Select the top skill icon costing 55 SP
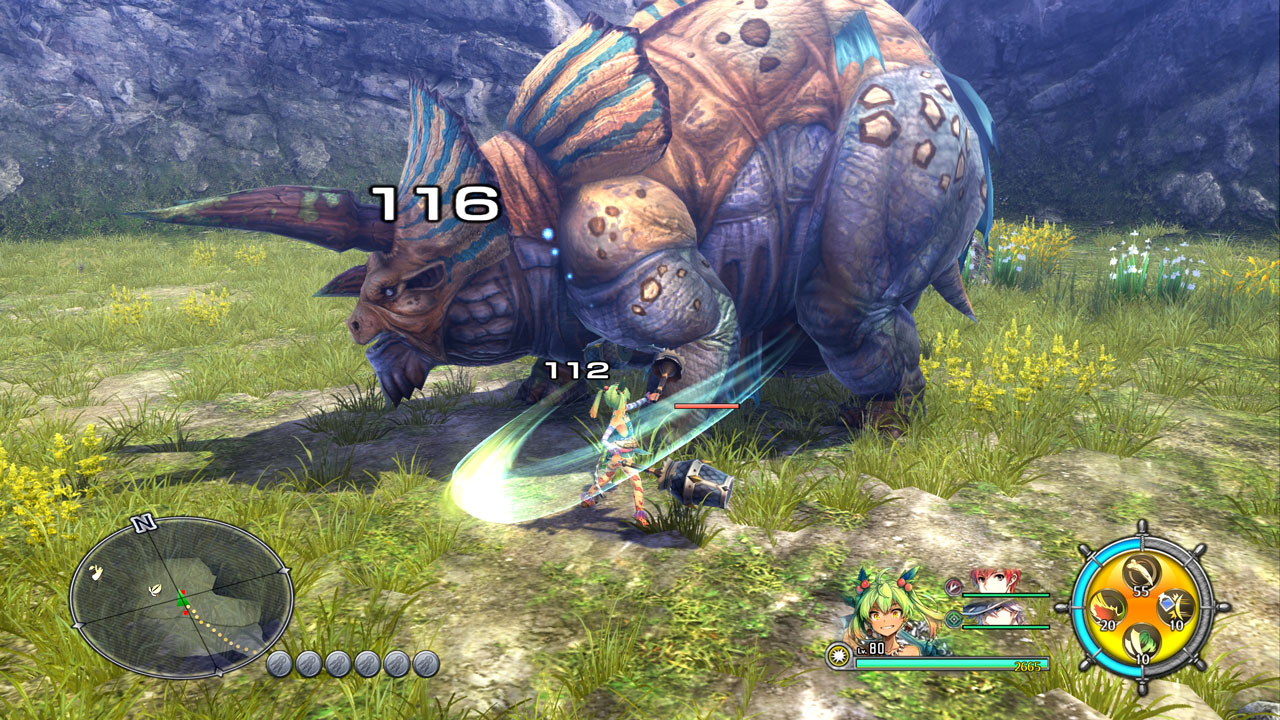1280x720 pixels. (1140, 574)
